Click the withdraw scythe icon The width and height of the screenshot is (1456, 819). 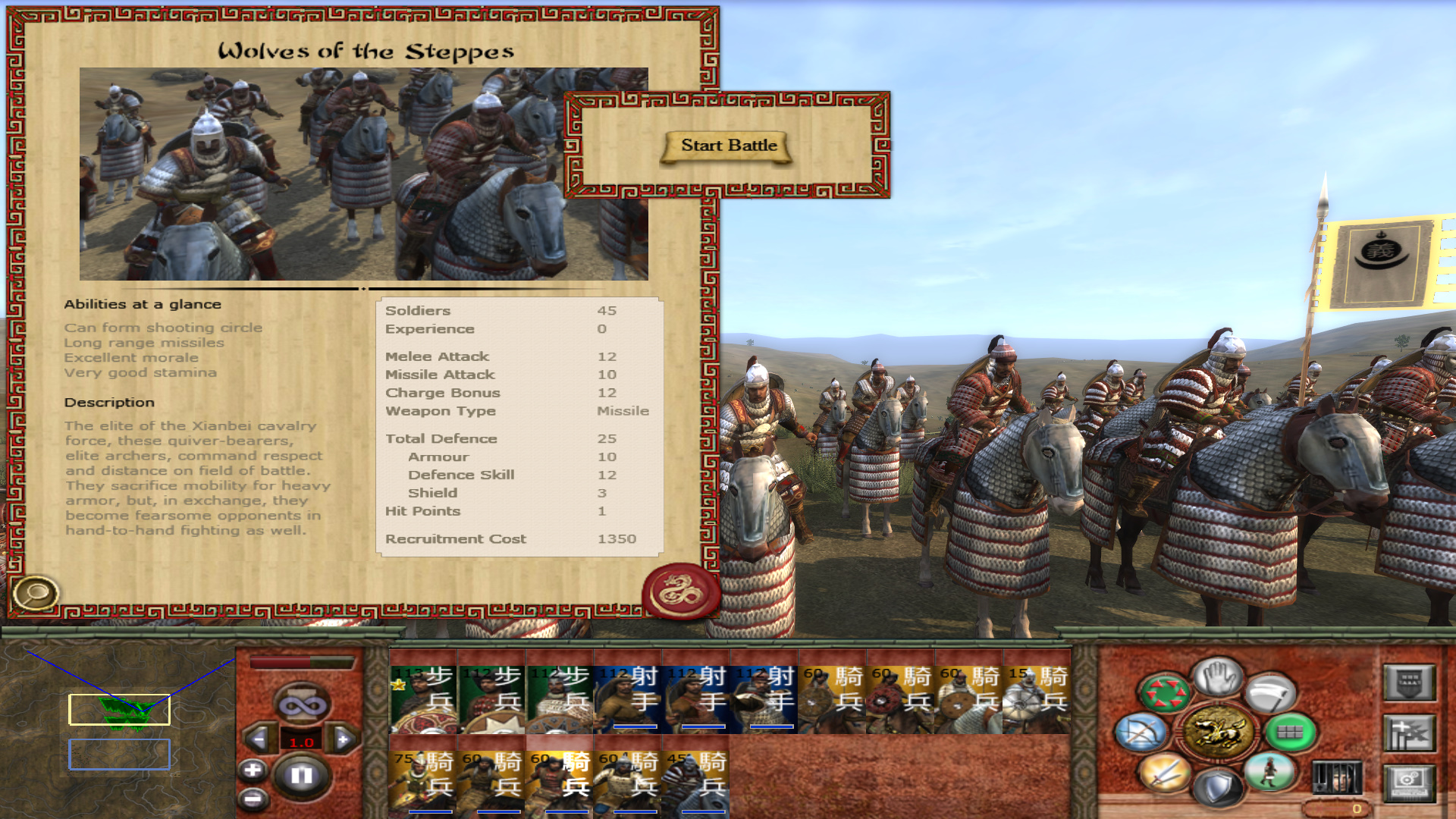coord(1271,693)
